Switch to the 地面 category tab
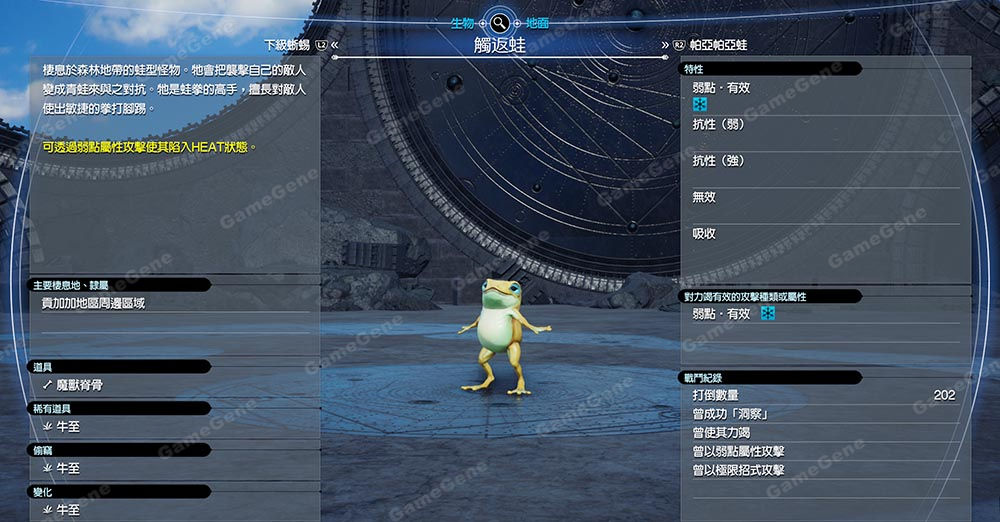This screenshot has height=522, width=1000. (x=535, y=22)
